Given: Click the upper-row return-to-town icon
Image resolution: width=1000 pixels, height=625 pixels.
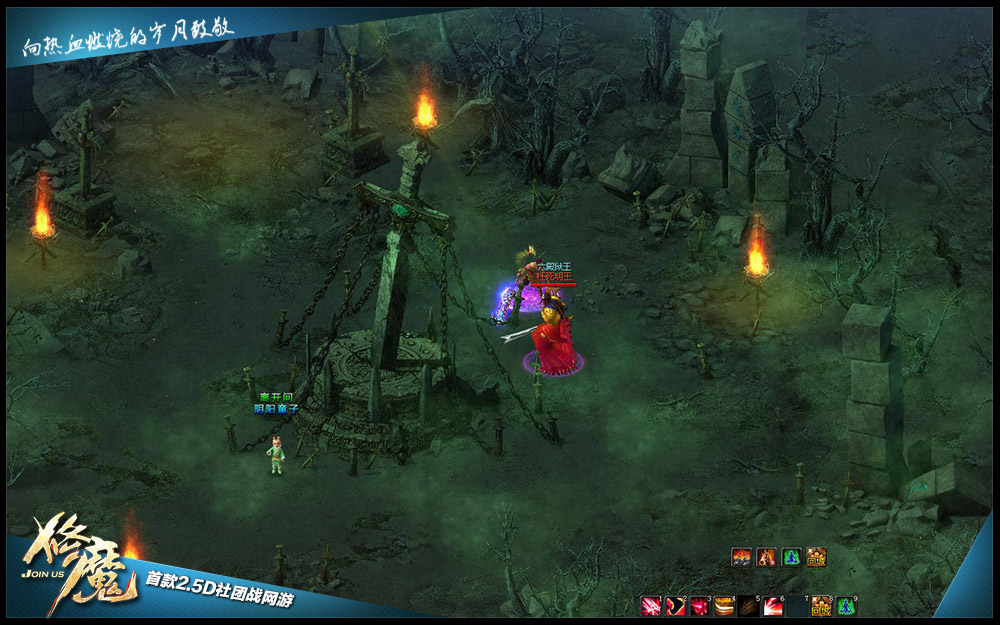Looking at the screenshot, I should pos(816,558).
